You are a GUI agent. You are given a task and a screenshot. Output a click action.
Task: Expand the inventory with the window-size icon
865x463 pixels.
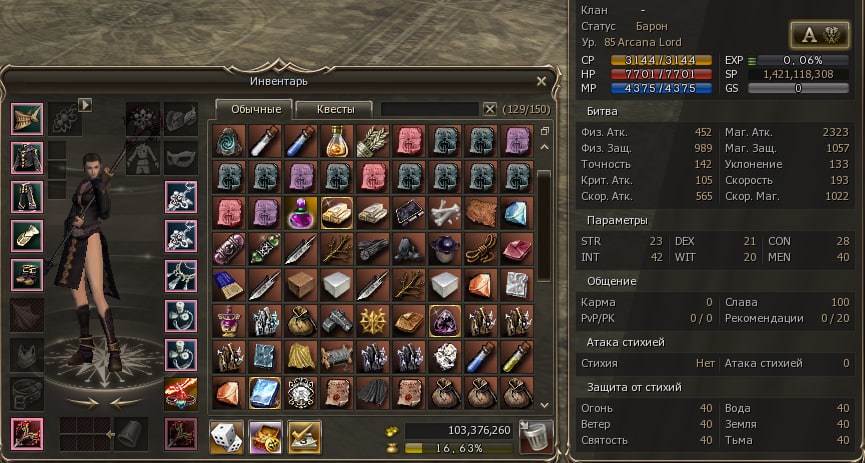pos(544,131)
